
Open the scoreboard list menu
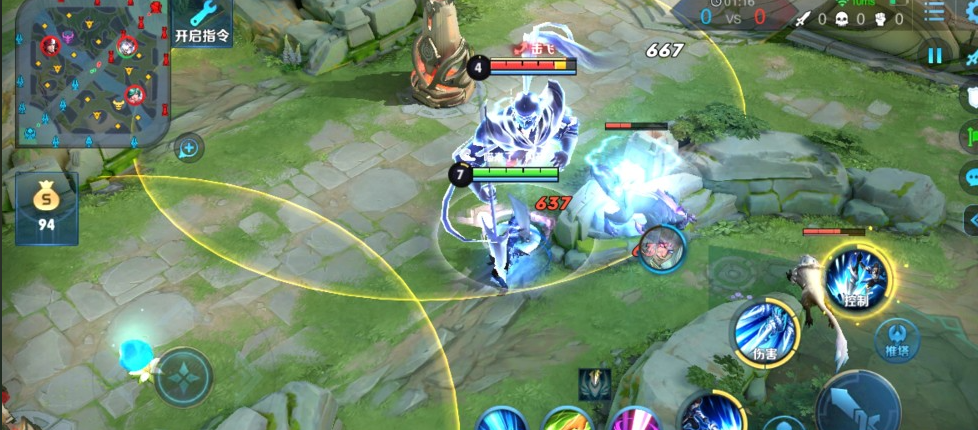(935, 12)
